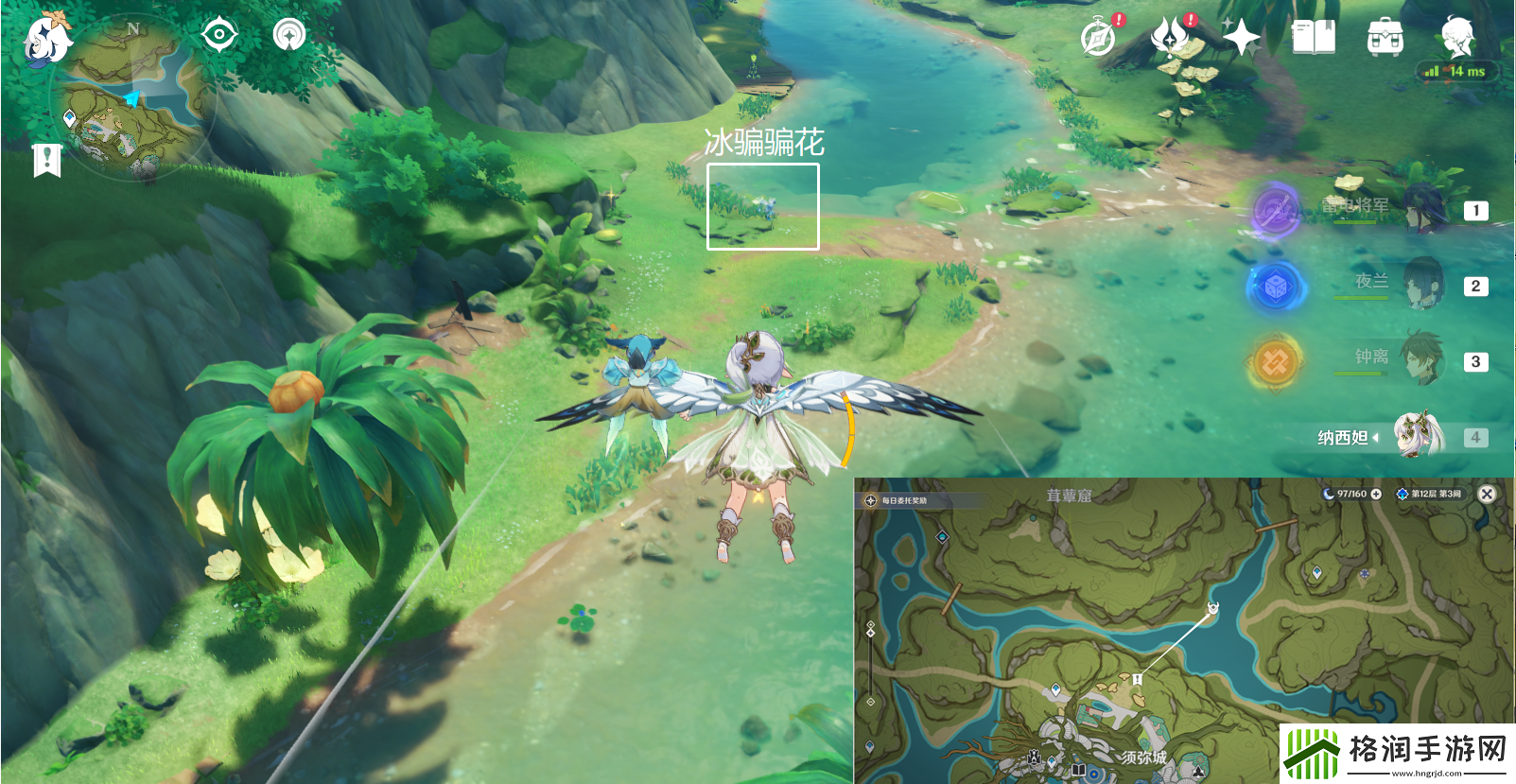Open the character profile silhouette icon

1457,38
